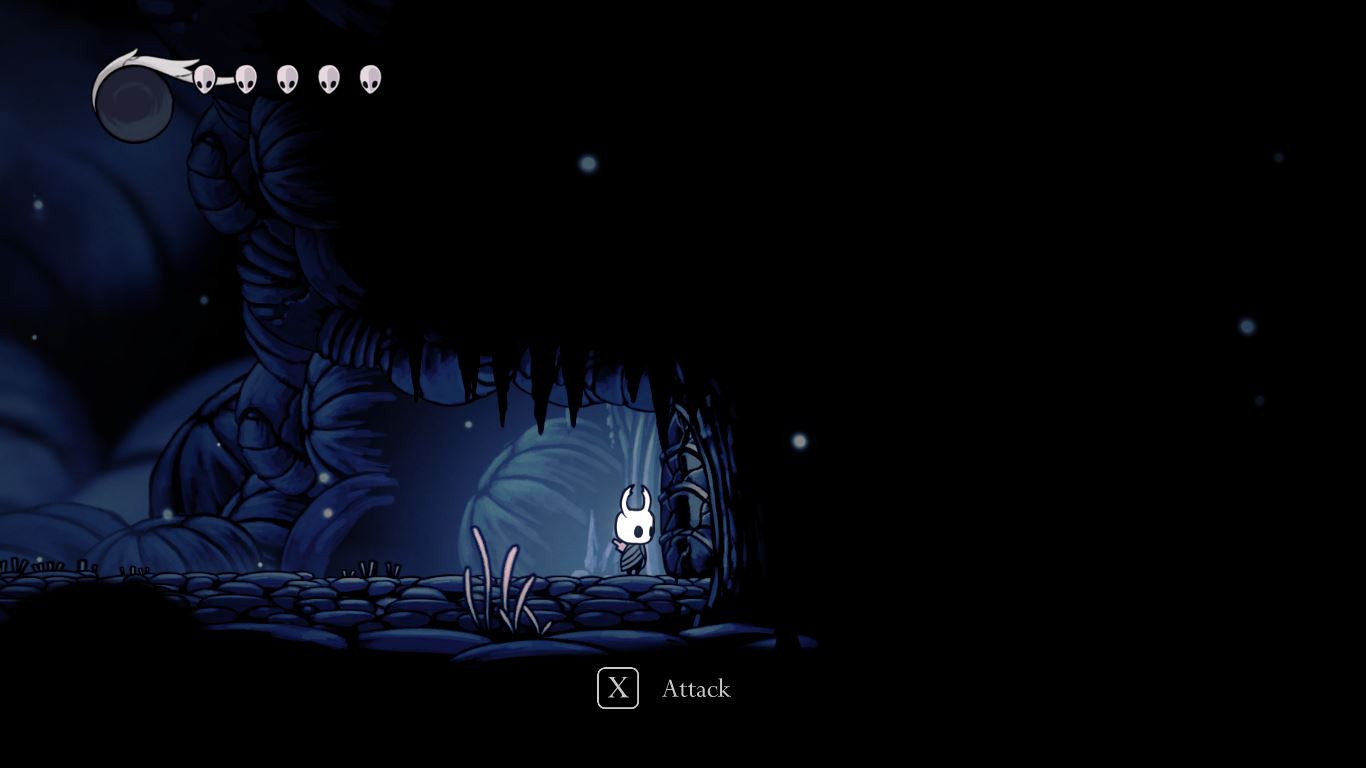
Task: Select the second health mask
Action: pos(246,77)
